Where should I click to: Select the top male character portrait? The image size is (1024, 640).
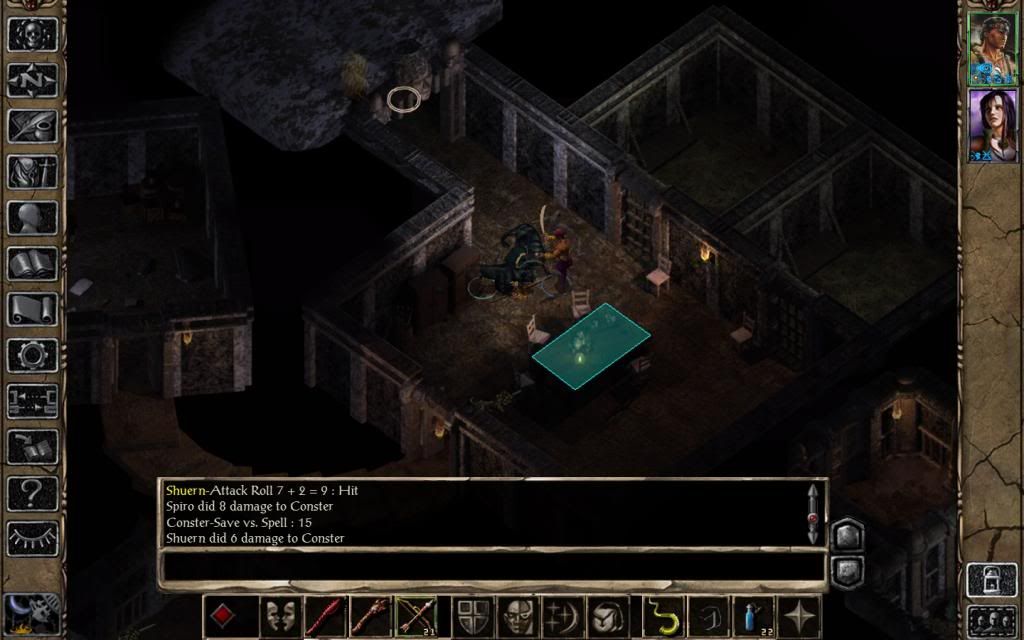pos(991,49)
